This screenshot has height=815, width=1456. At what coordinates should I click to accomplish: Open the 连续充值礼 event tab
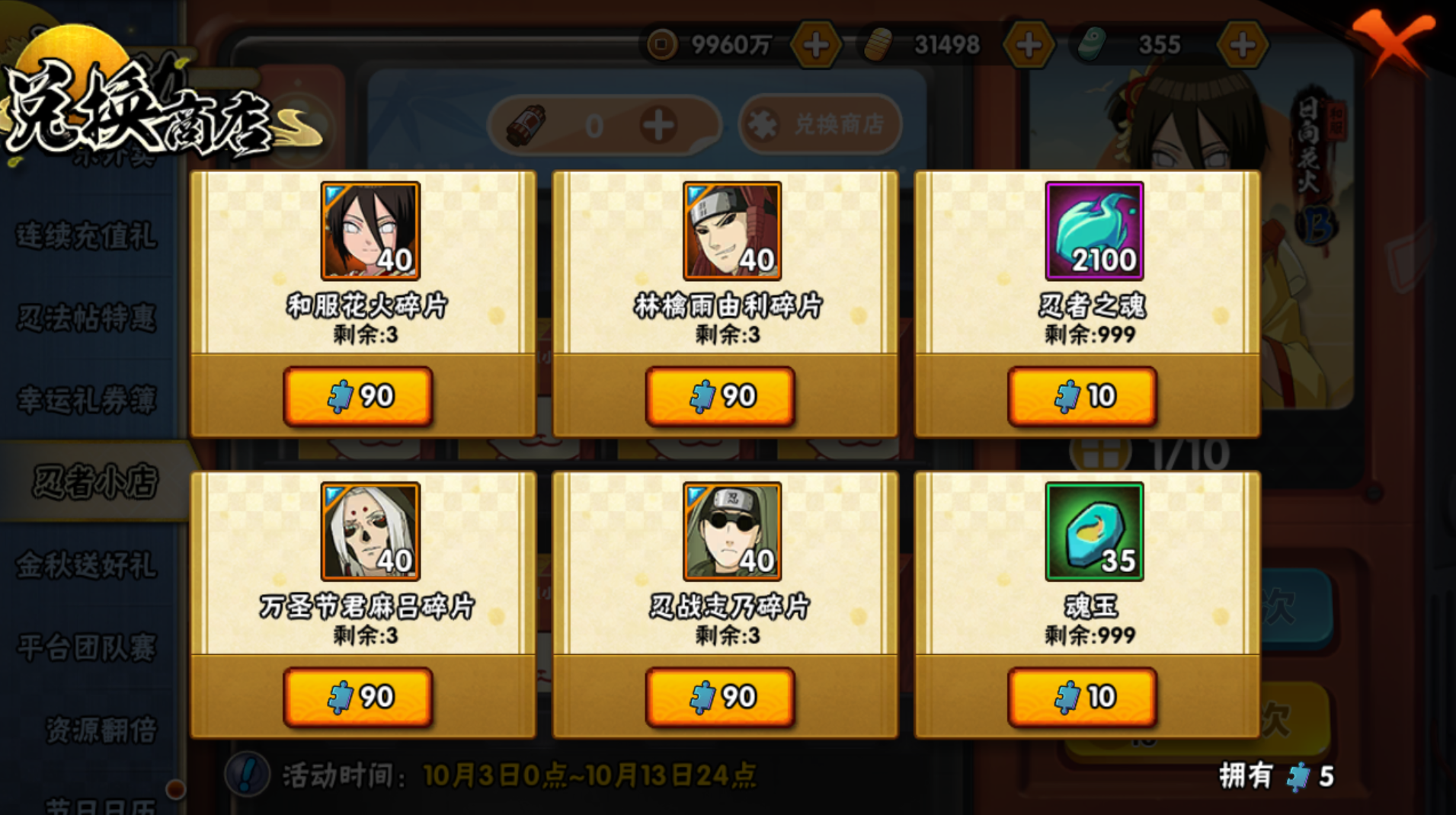point(87,235)
